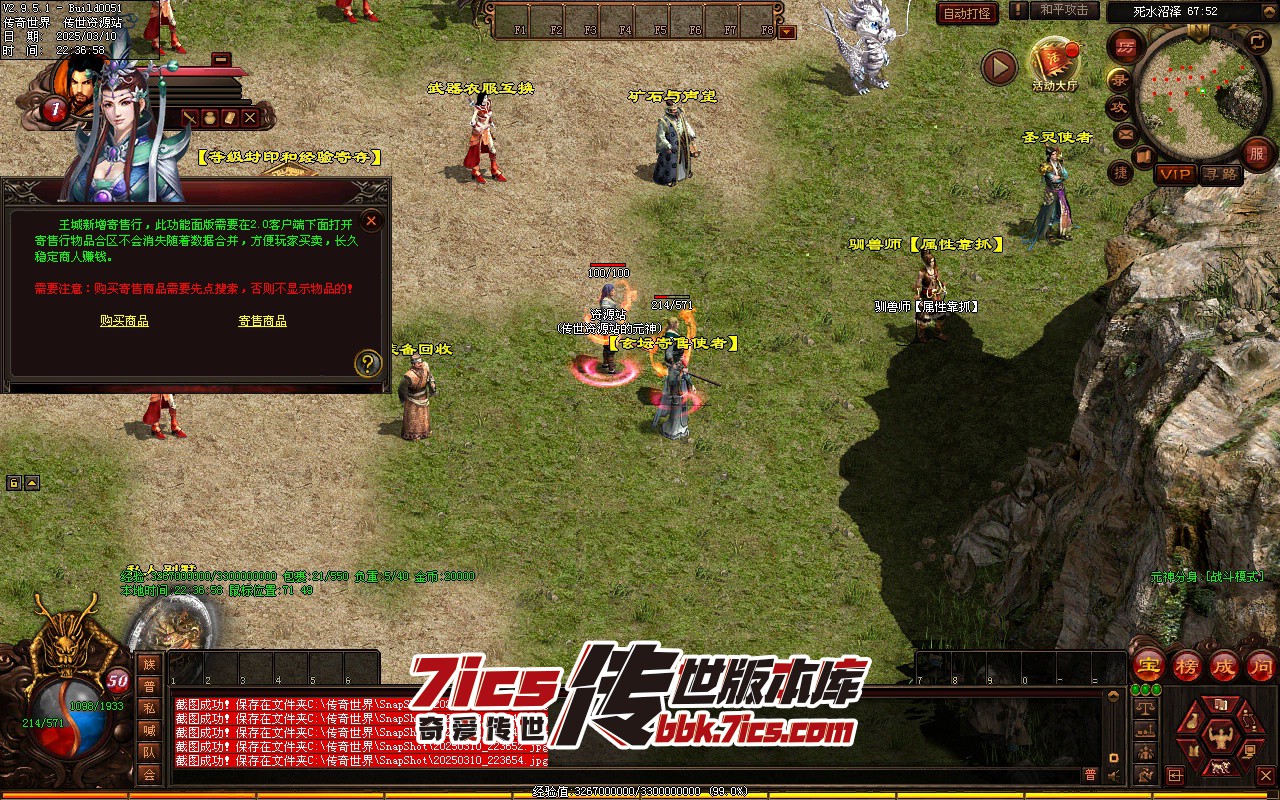1280x800 pixels.
Task: Open the mail envelope icon
Action: pyautogui.click(x=1126, y=133)
